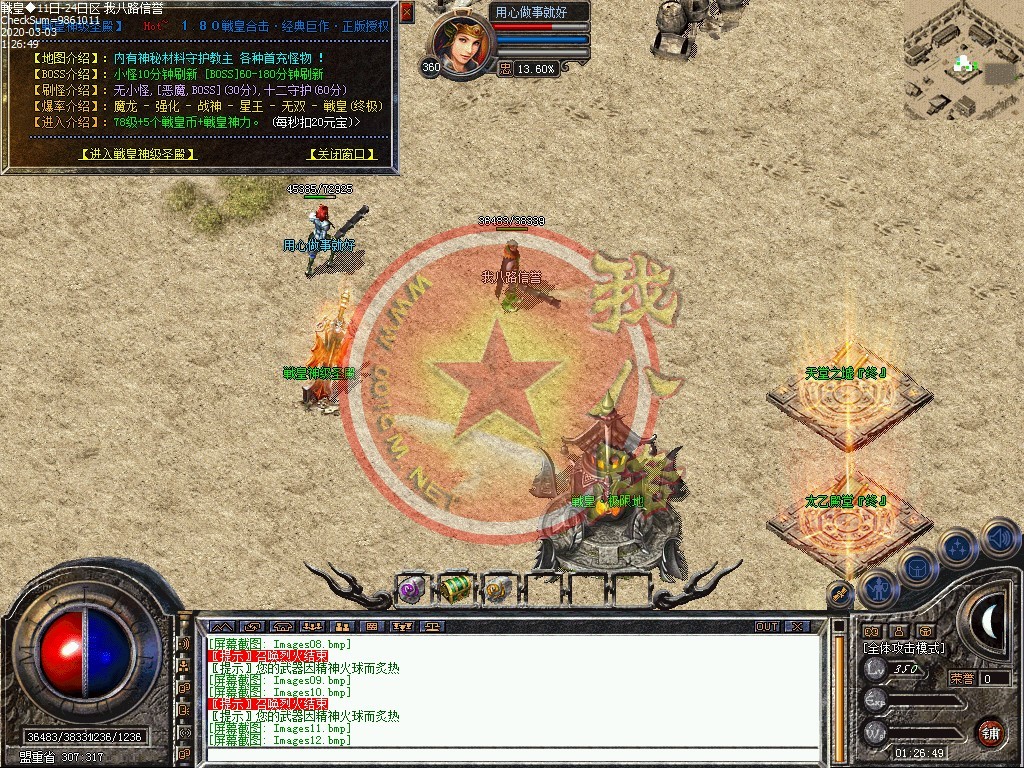
Task: Choose the 关闭窗口 option in the dialog
Action: (342, 154)
